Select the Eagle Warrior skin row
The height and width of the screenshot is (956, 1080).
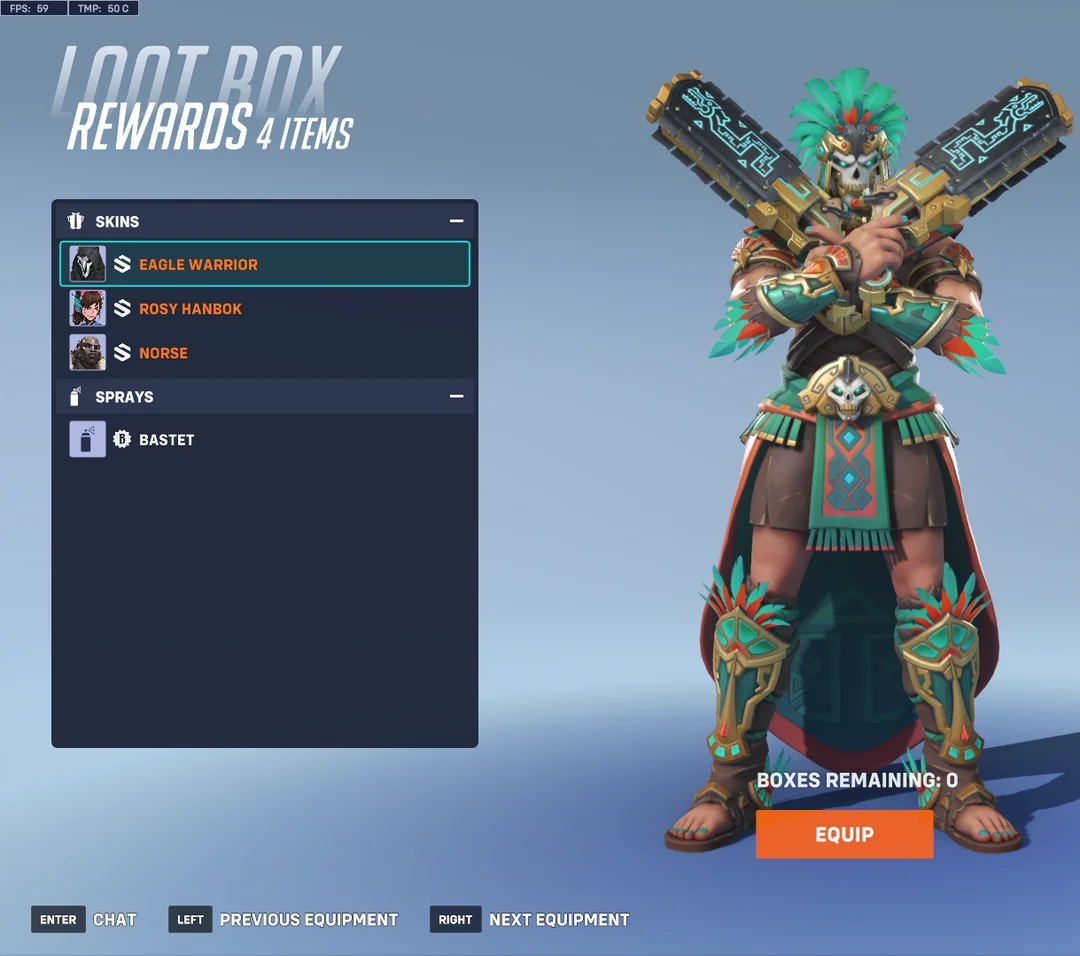[x=265, y=264]
